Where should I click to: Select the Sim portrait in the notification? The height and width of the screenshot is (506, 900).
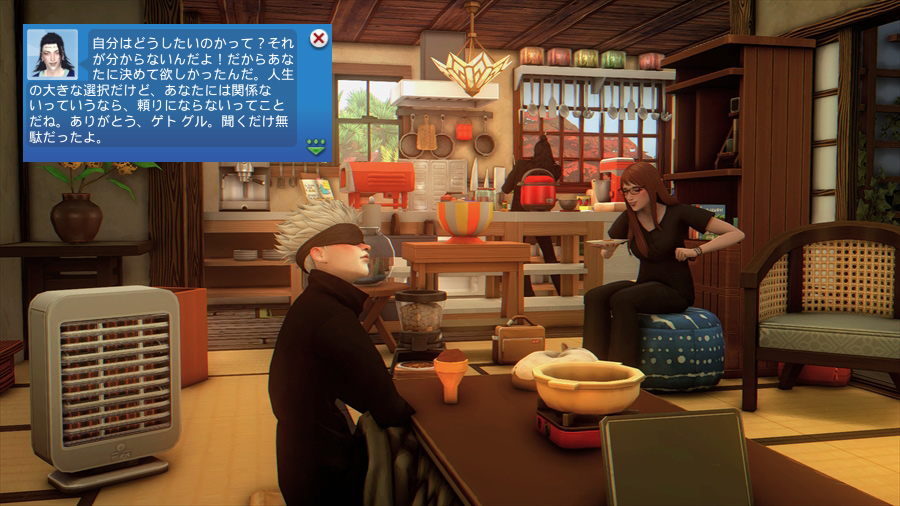pos(52,54)
